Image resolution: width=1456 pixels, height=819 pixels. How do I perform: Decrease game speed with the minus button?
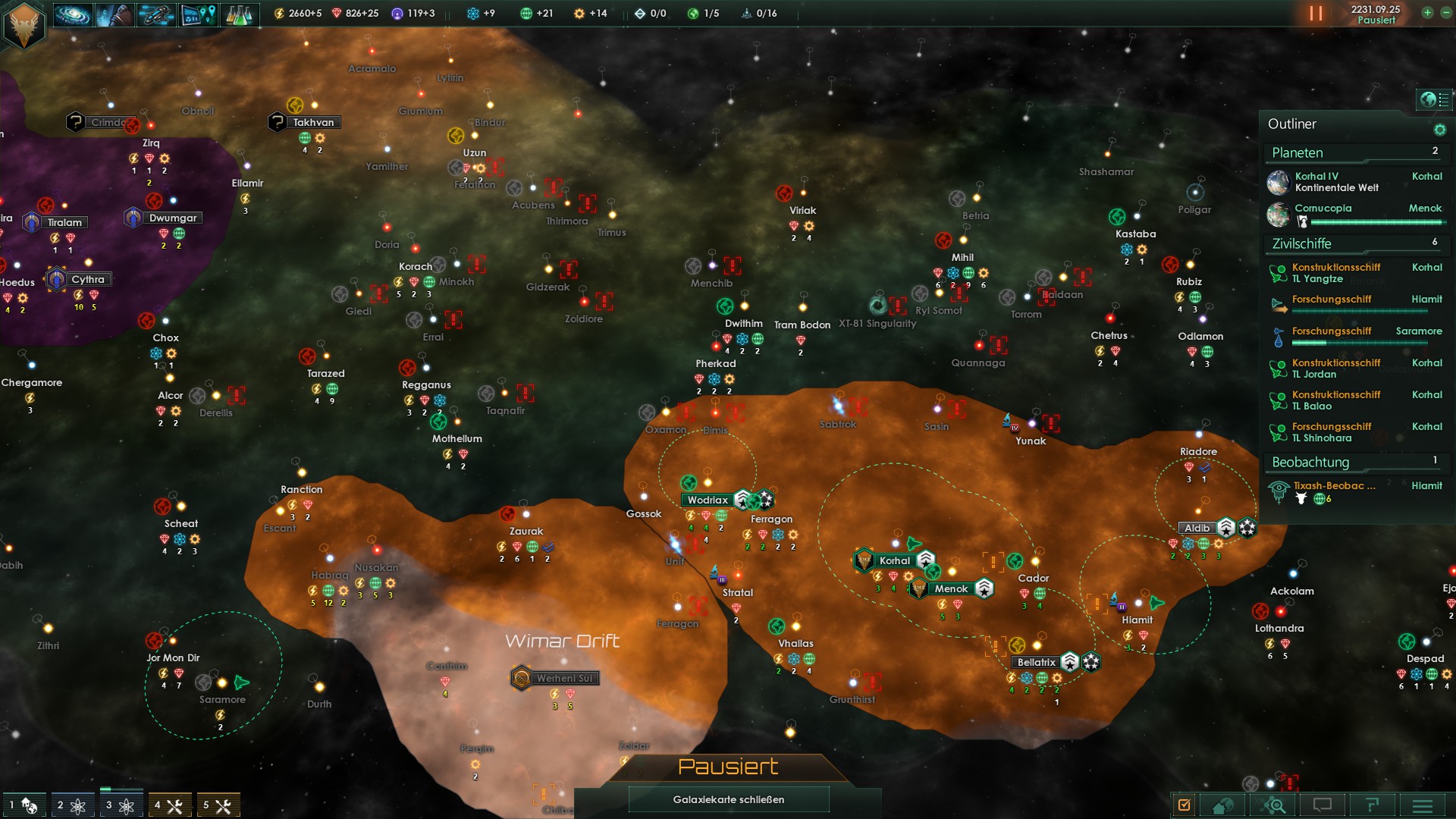1445,13
